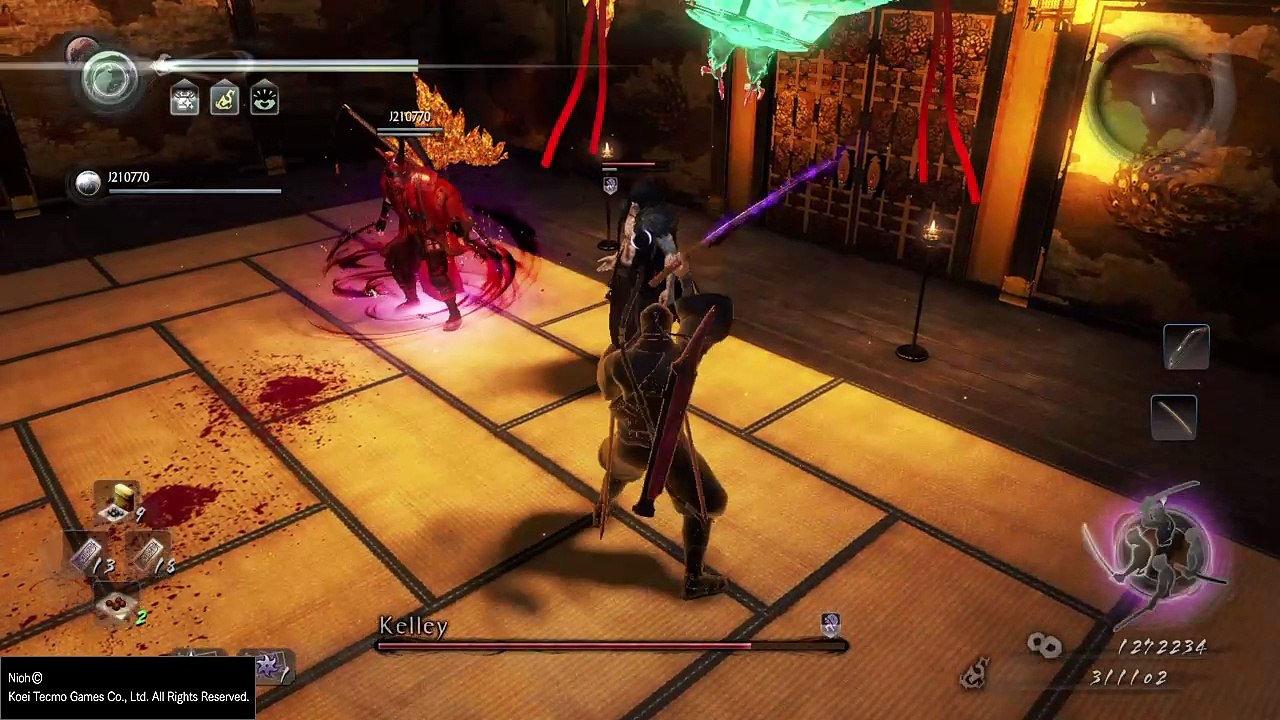The width and height of the screenshot is (1280, 720).
Task: Select the yellow flame buff icon
Action: [x=224, y=98]
